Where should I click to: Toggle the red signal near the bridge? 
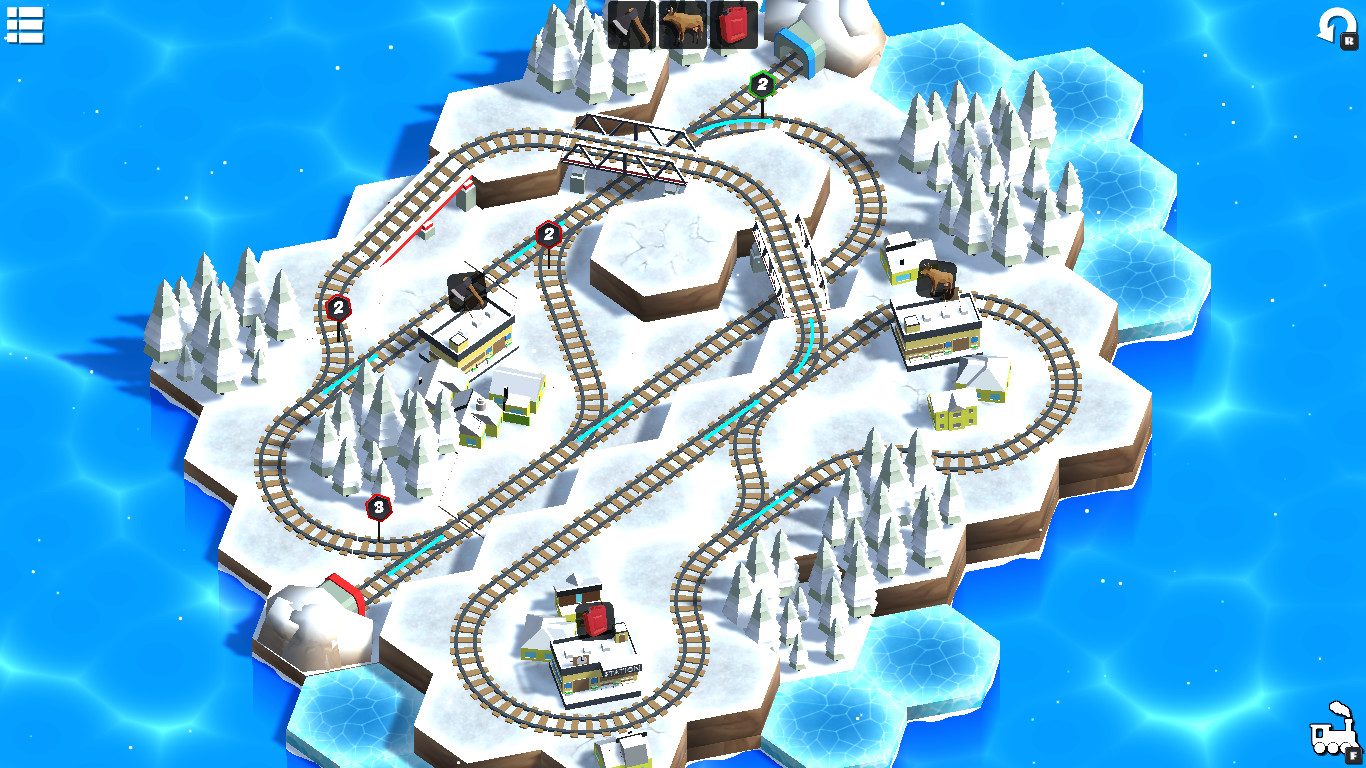(548, 233)
